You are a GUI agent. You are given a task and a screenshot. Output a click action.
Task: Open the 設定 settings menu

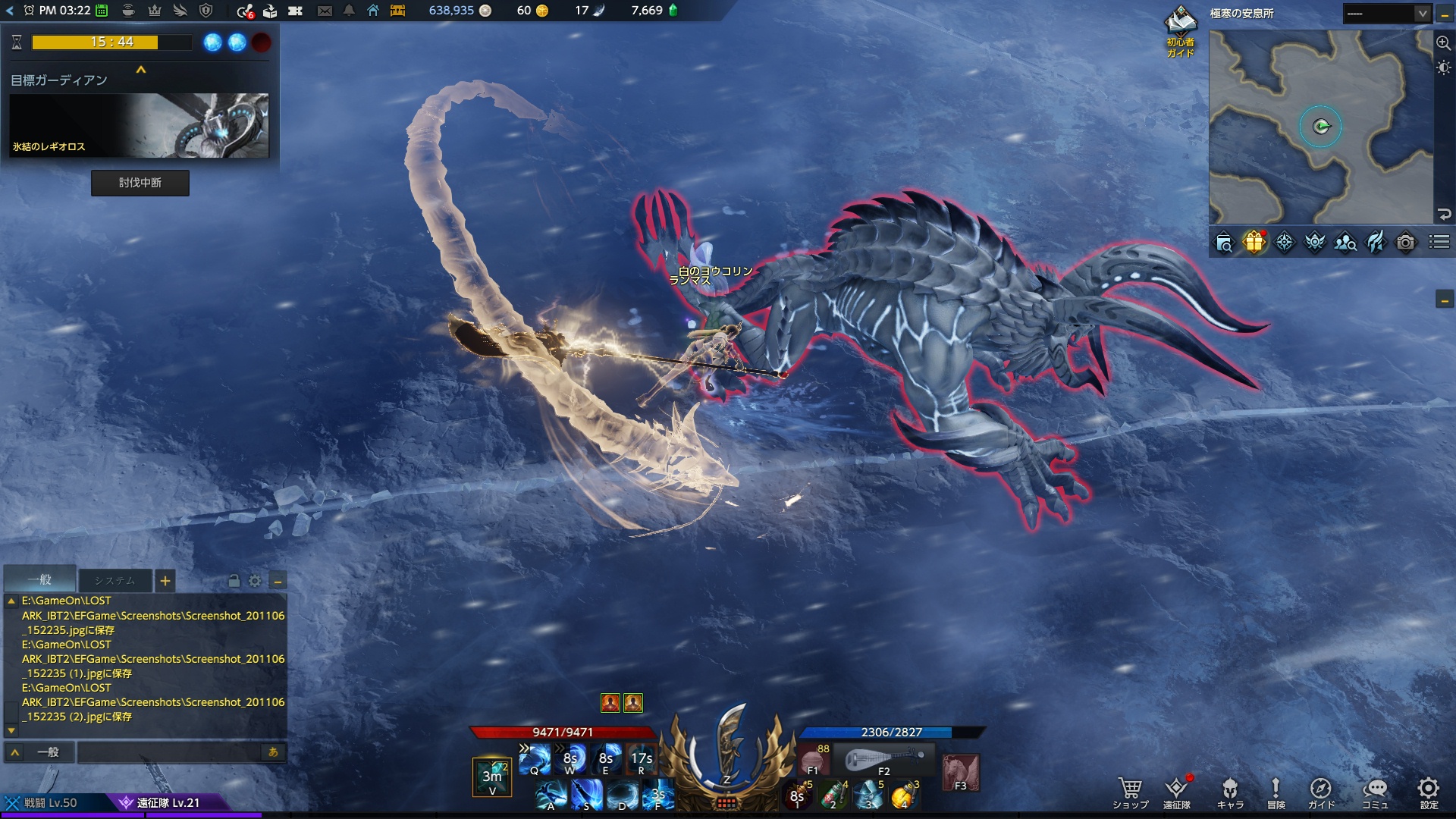pos(1429,792)
